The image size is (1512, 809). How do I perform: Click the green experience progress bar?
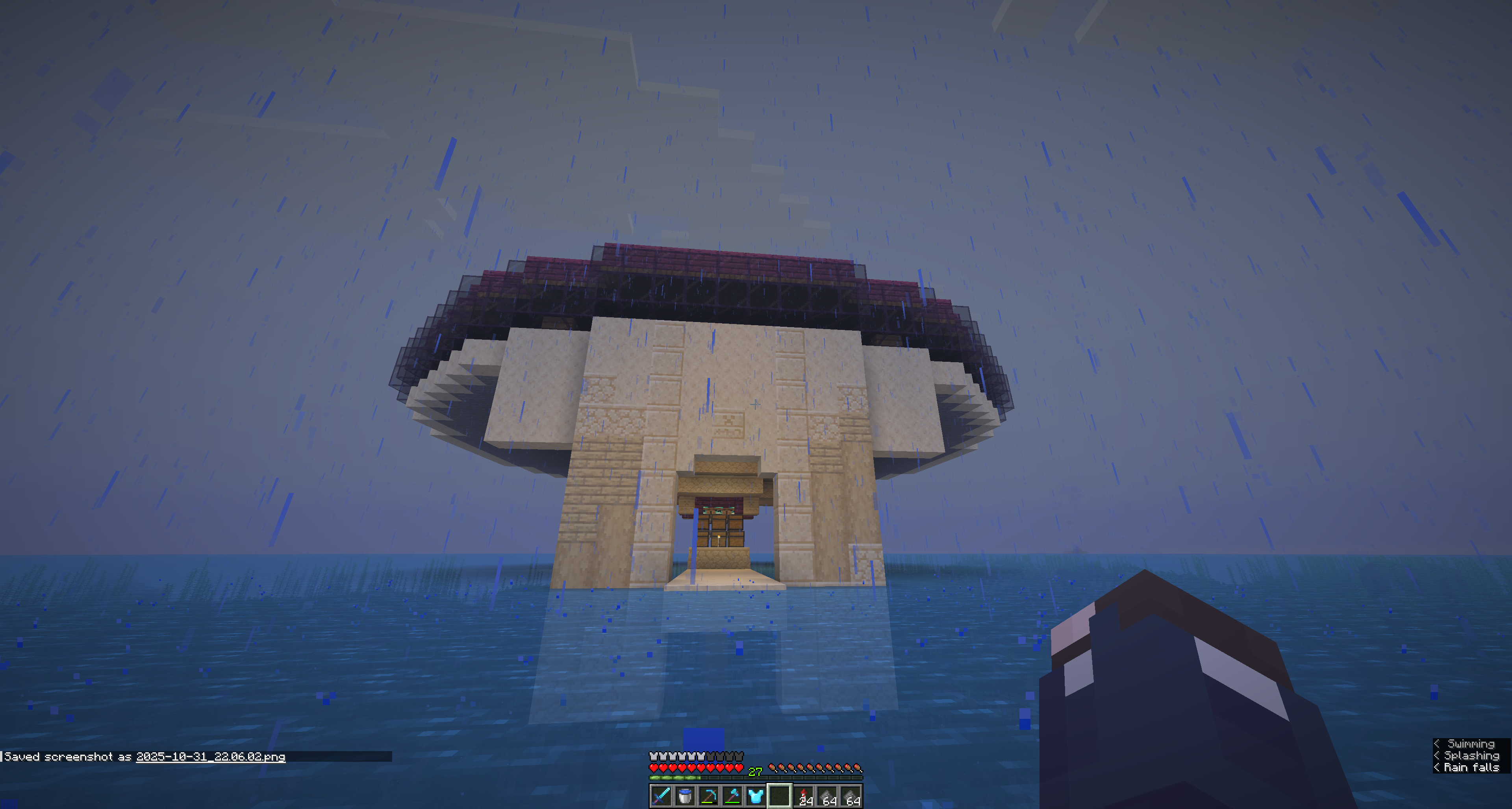(675, 779)
